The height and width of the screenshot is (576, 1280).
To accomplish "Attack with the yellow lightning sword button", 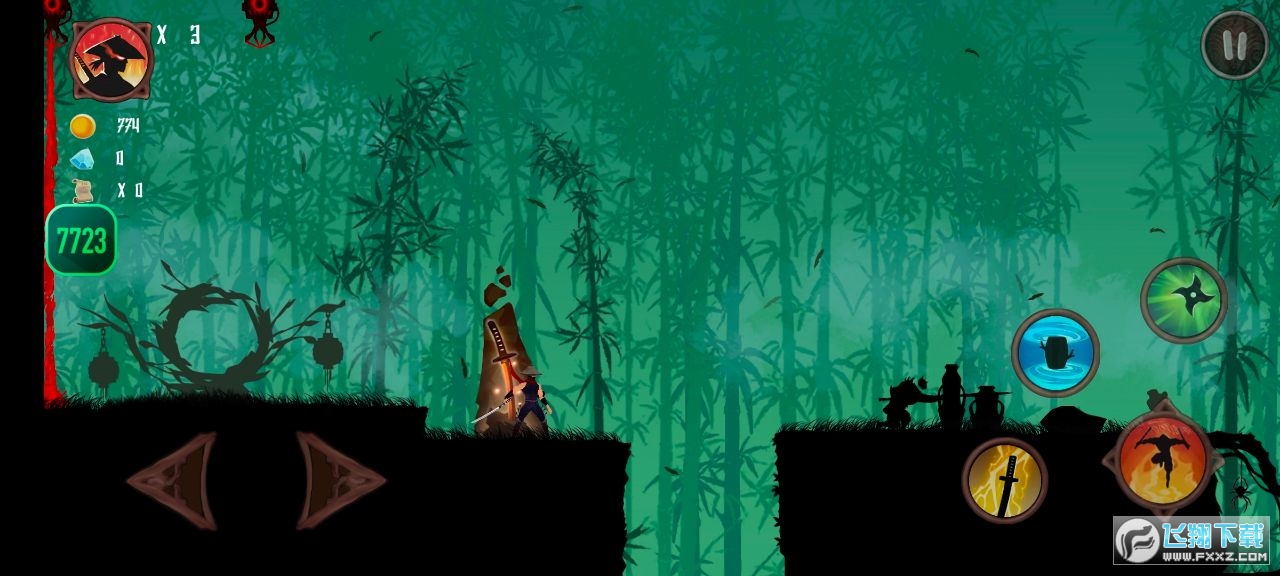I will click(1005, 480).
